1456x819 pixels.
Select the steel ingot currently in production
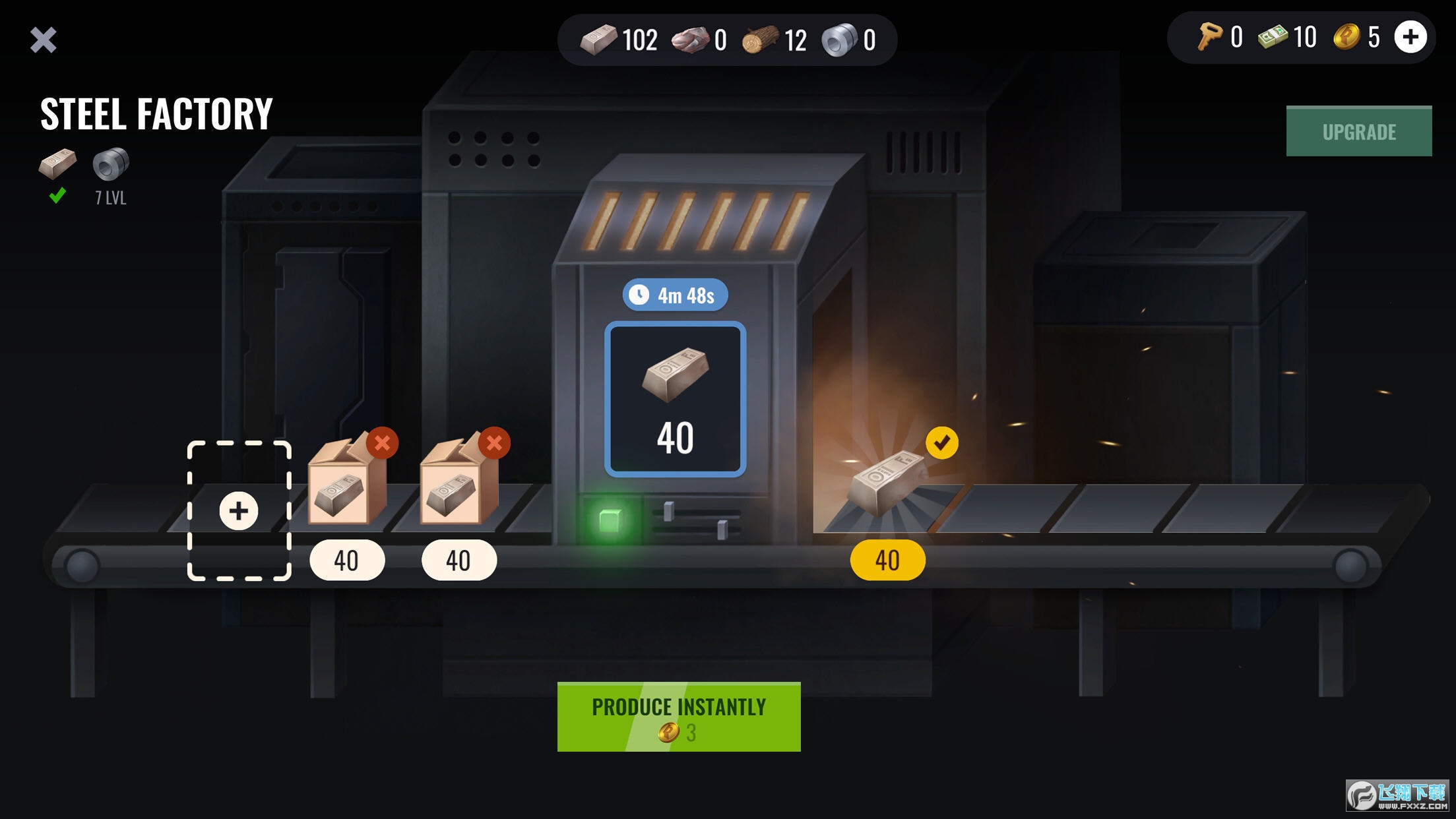coord(676,399)
